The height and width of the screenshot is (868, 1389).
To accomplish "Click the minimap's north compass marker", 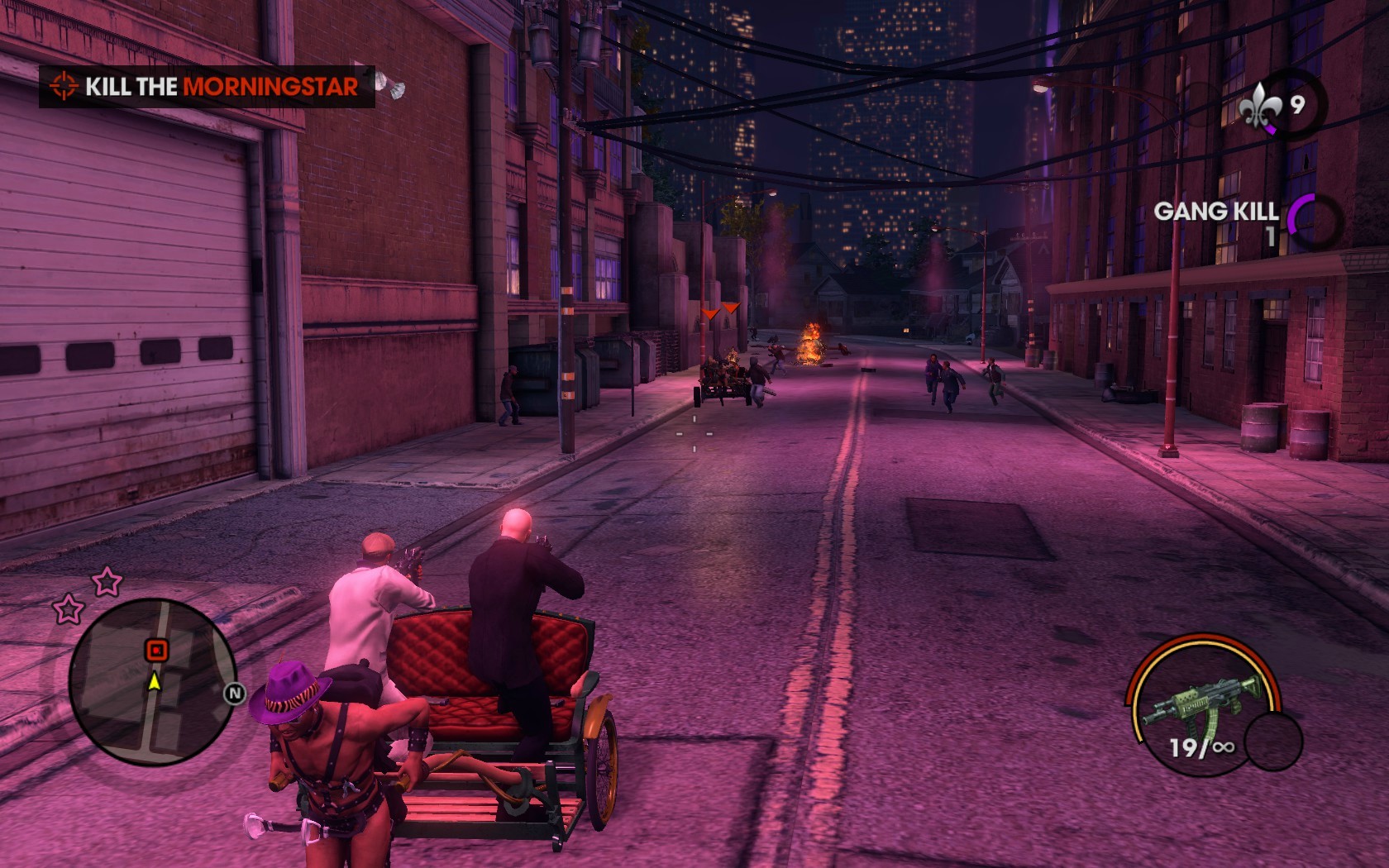I will click(235, 693).
